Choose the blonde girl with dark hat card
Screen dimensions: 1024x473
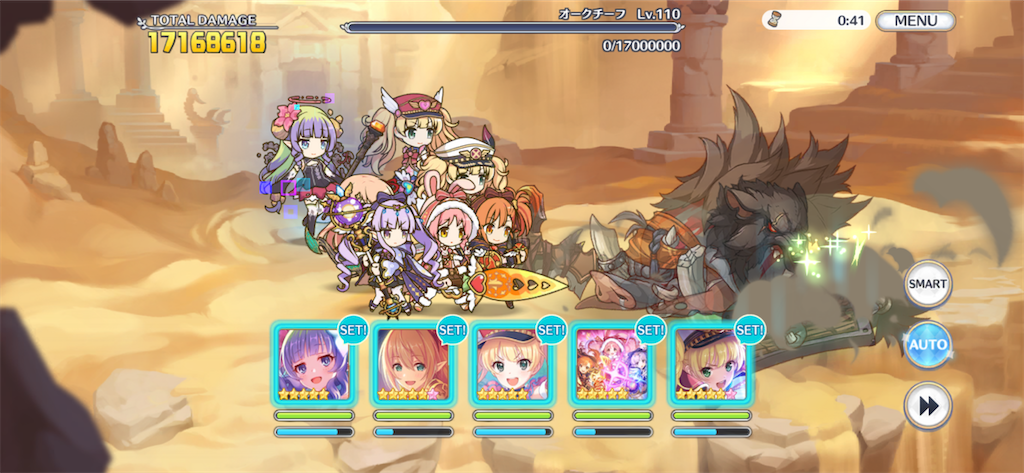[710, 364]
